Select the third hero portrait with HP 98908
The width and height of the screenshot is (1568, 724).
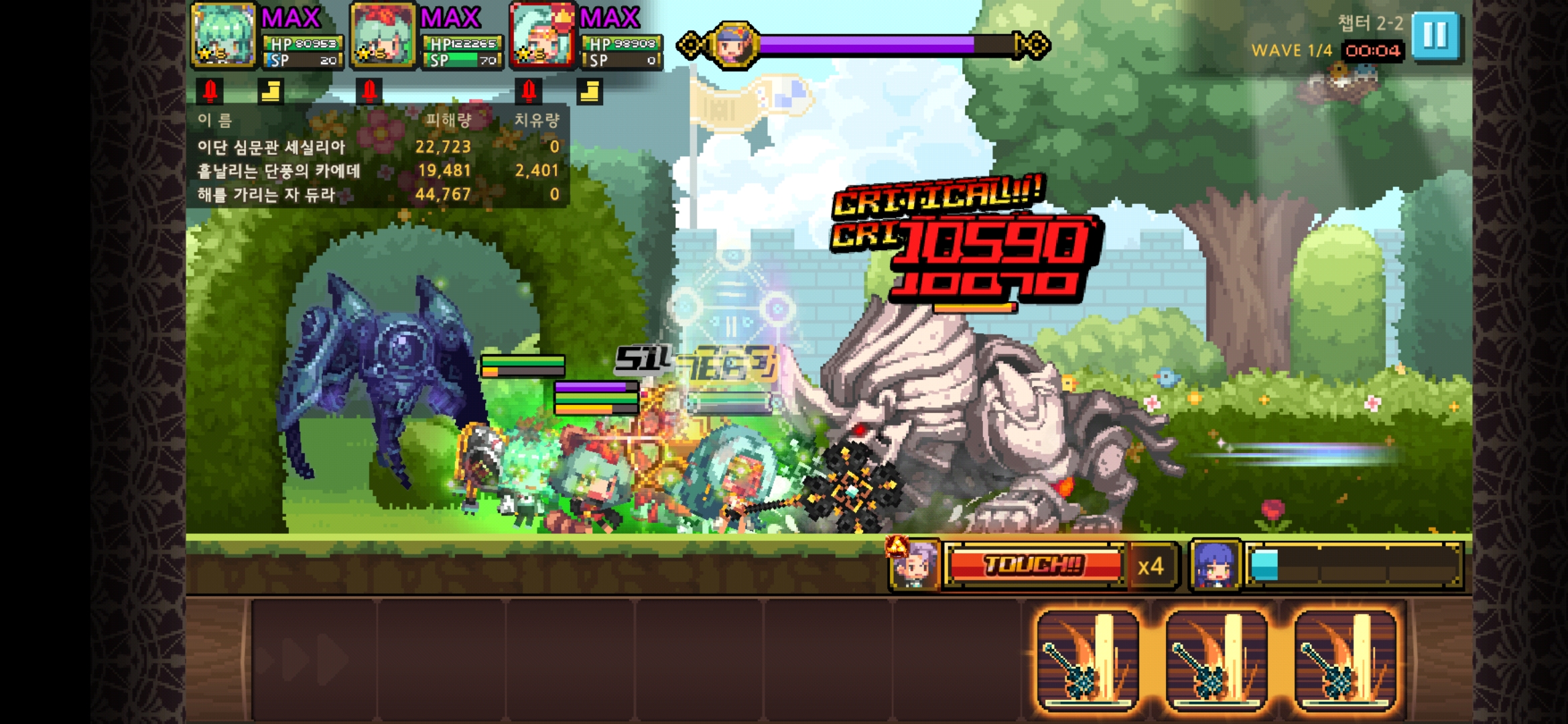point(542,36)
